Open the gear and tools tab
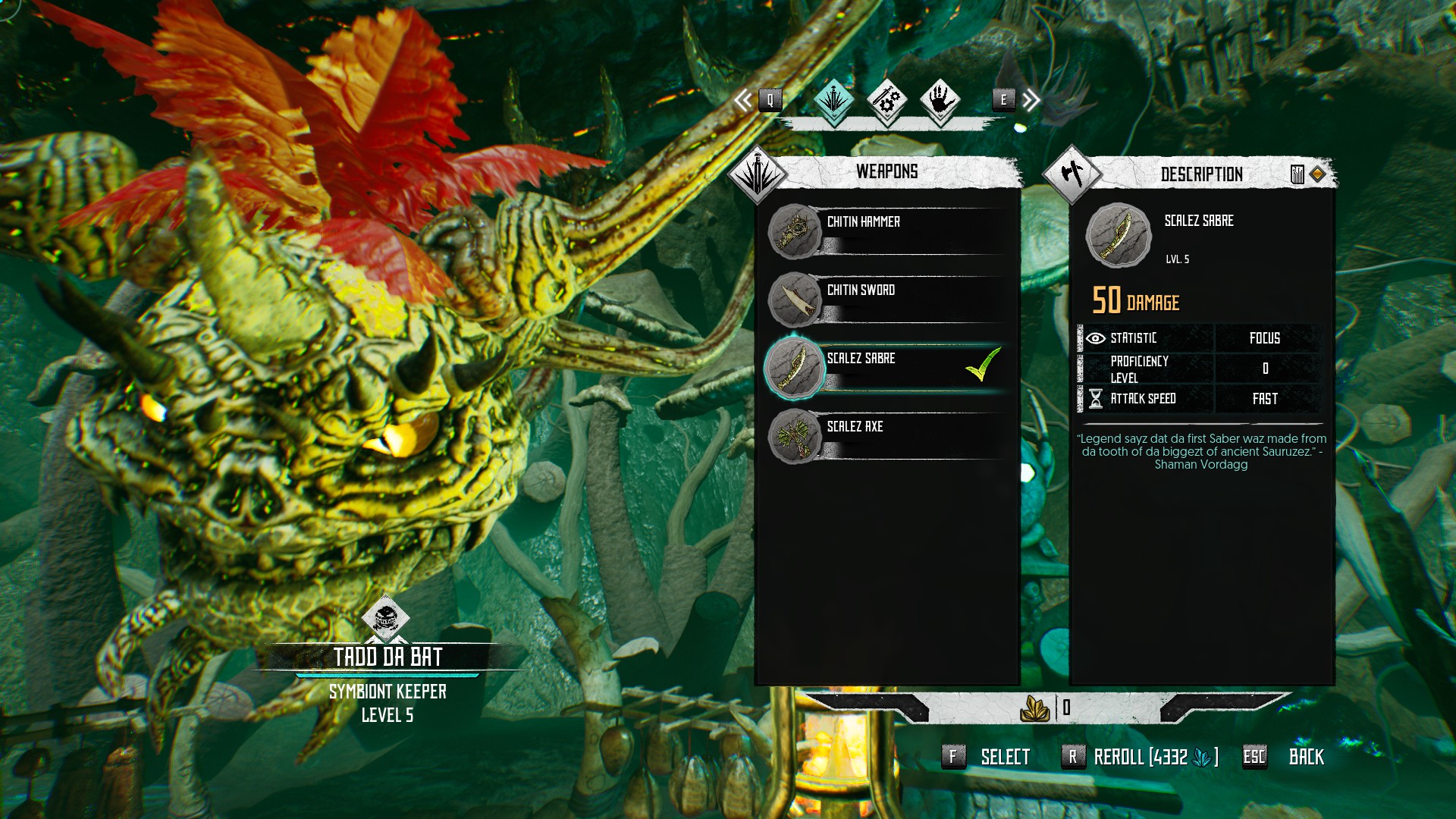 pos(886,99)
